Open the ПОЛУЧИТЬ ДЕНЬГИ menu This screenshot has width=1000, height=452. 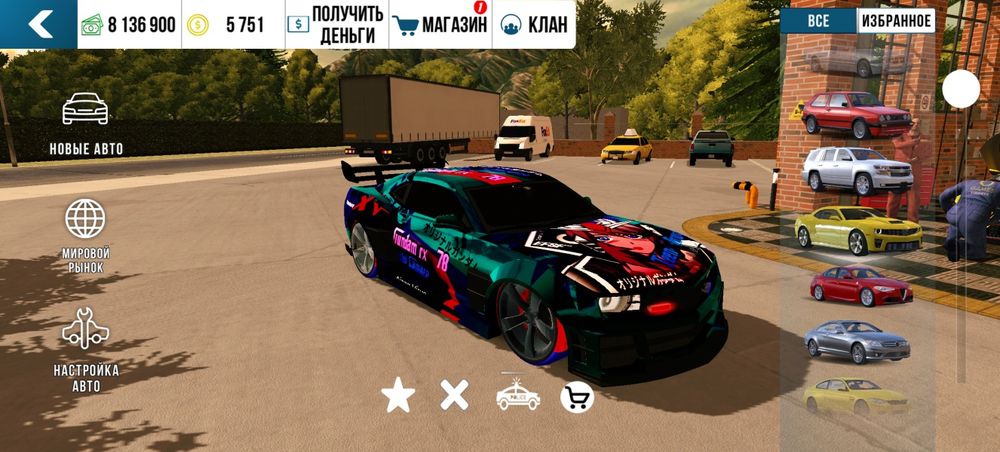tap(334, 24)
